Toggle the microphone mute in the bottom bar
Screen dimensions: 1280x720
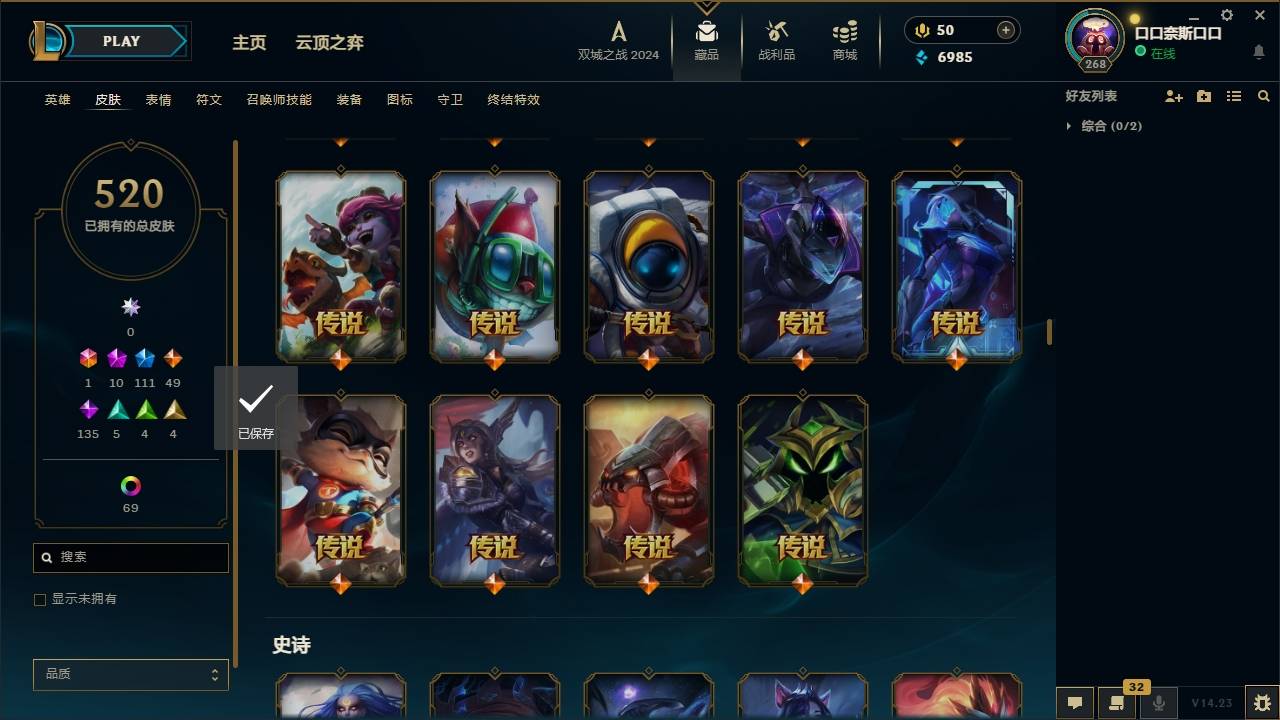click(1159, 701)
